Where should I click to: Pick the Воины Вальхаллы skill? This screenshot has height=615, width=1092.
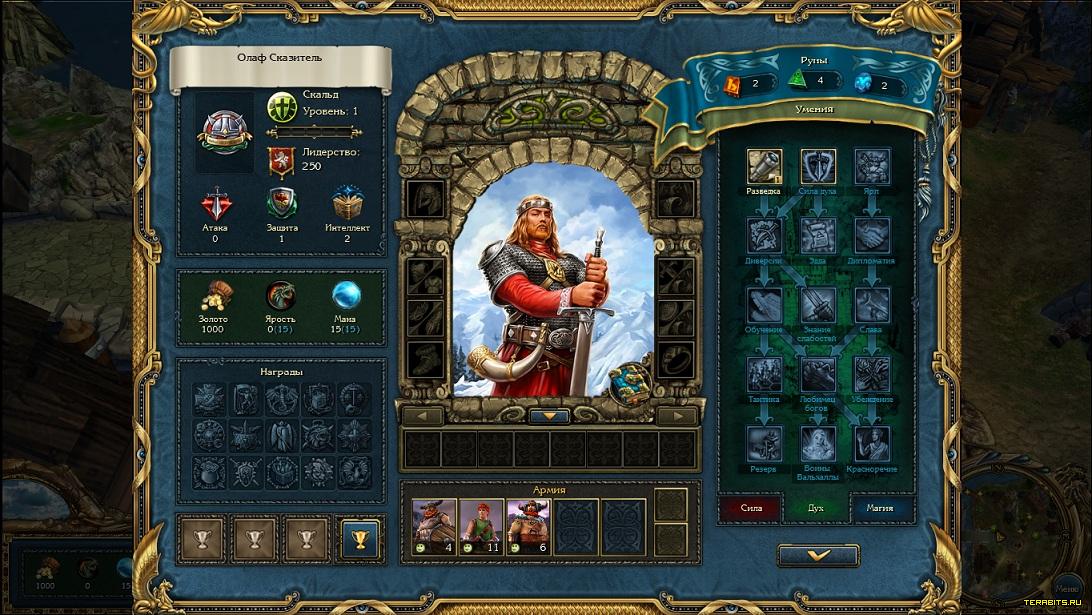click(x=818, y=443)
